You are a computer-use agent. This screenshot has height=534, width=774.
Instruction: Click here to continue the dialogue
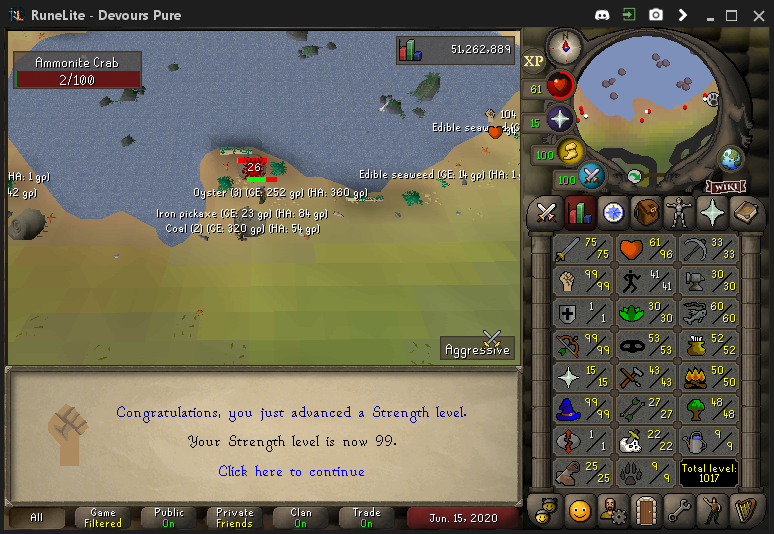click(x=291, y=471)
